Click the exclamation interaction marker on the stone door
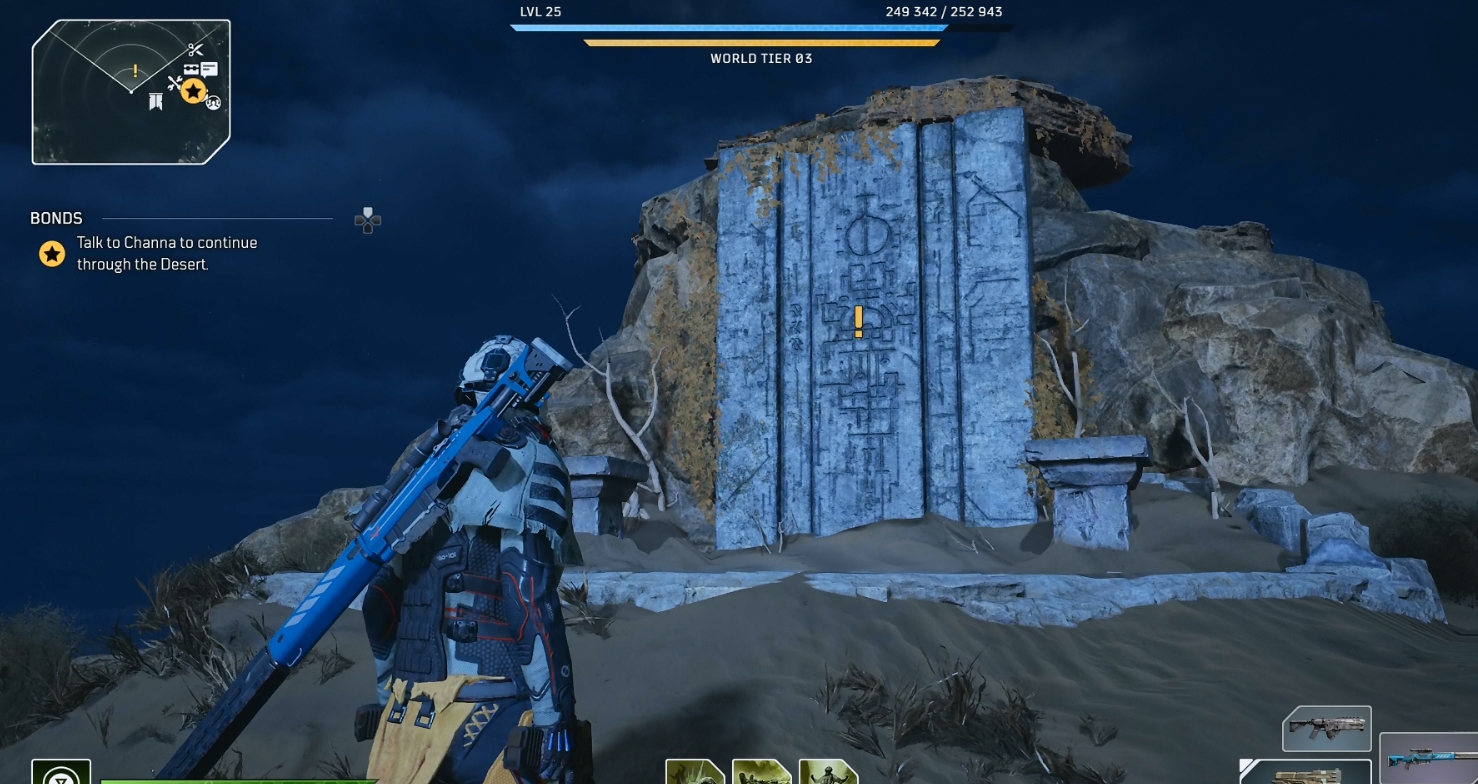The width and height of the screenshot is (1478, 784). point(857,323)
